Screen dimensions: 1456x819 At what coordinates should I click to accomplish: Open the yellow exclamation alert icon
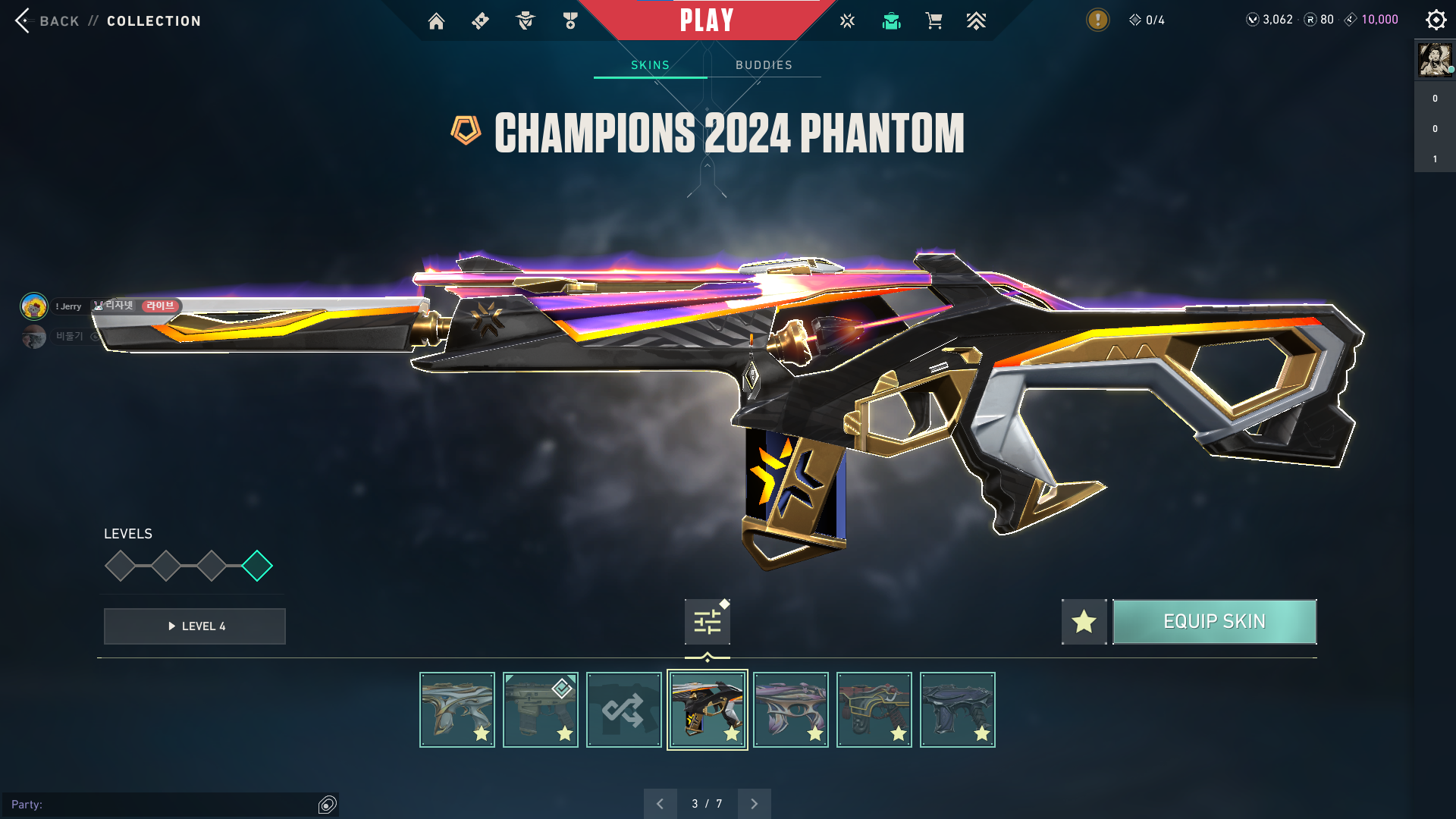pyautogui.click(x=1097, y=20)
